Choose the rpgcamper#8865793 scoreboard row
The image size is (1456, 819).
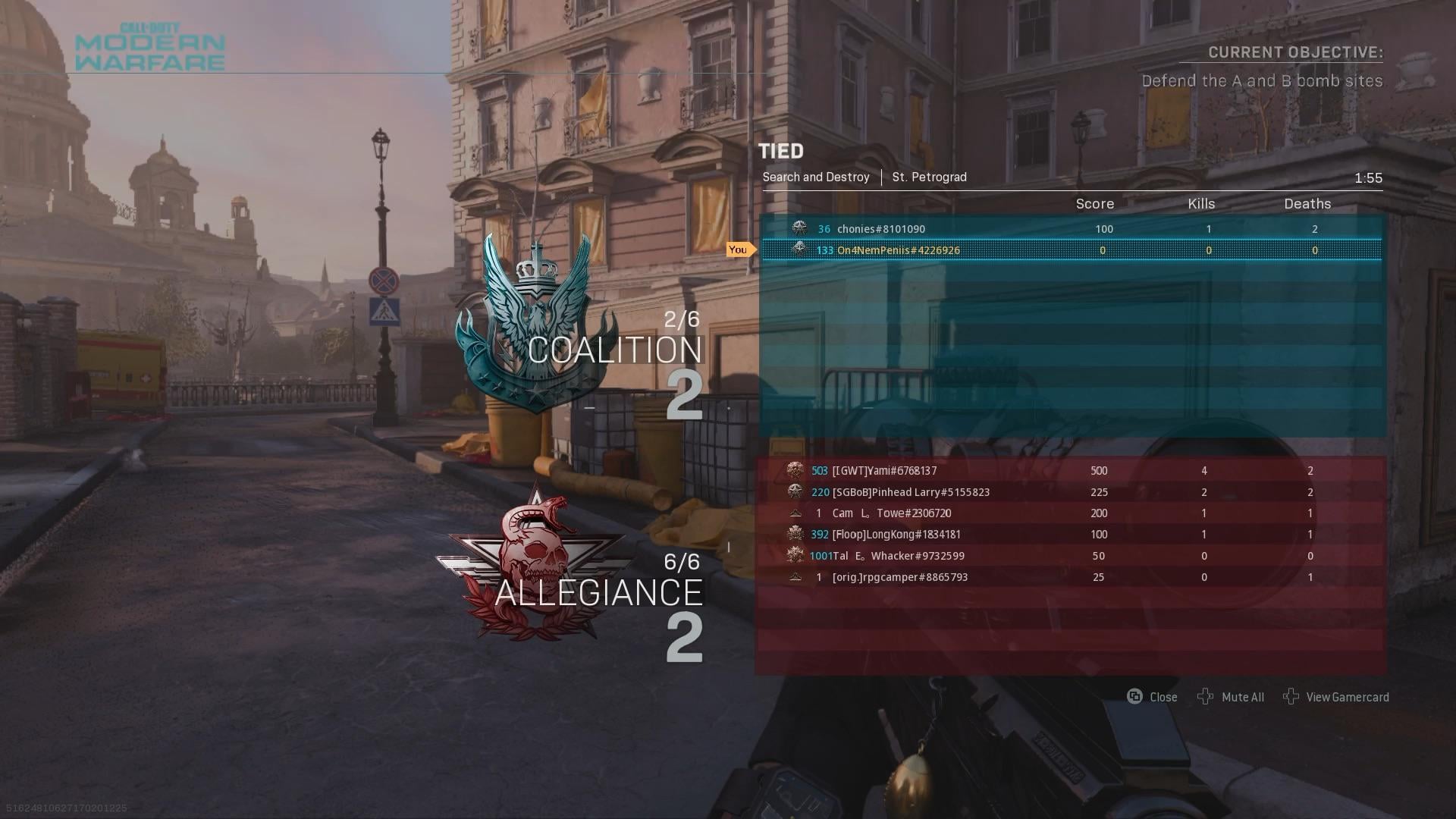click(x=1071, y=577)
